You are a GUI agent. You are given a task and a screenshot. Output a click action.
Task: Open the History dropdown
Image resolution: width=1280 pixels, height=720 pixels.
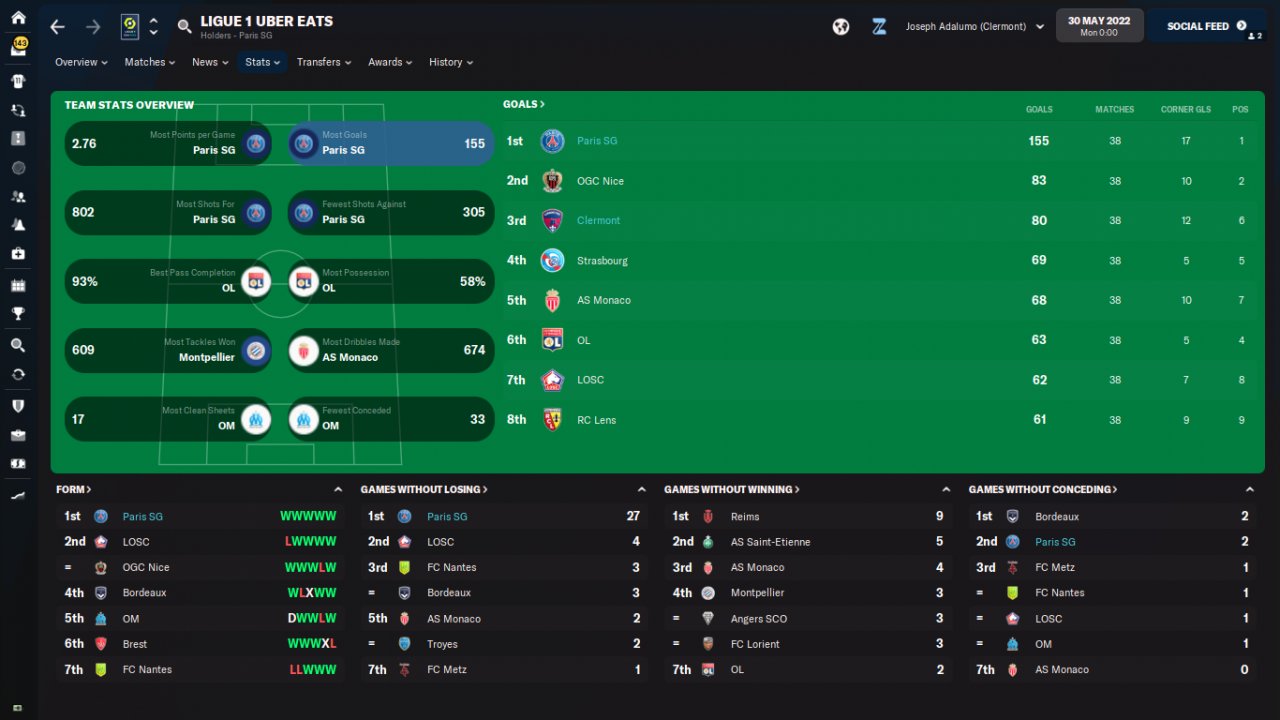pos(450,62)
